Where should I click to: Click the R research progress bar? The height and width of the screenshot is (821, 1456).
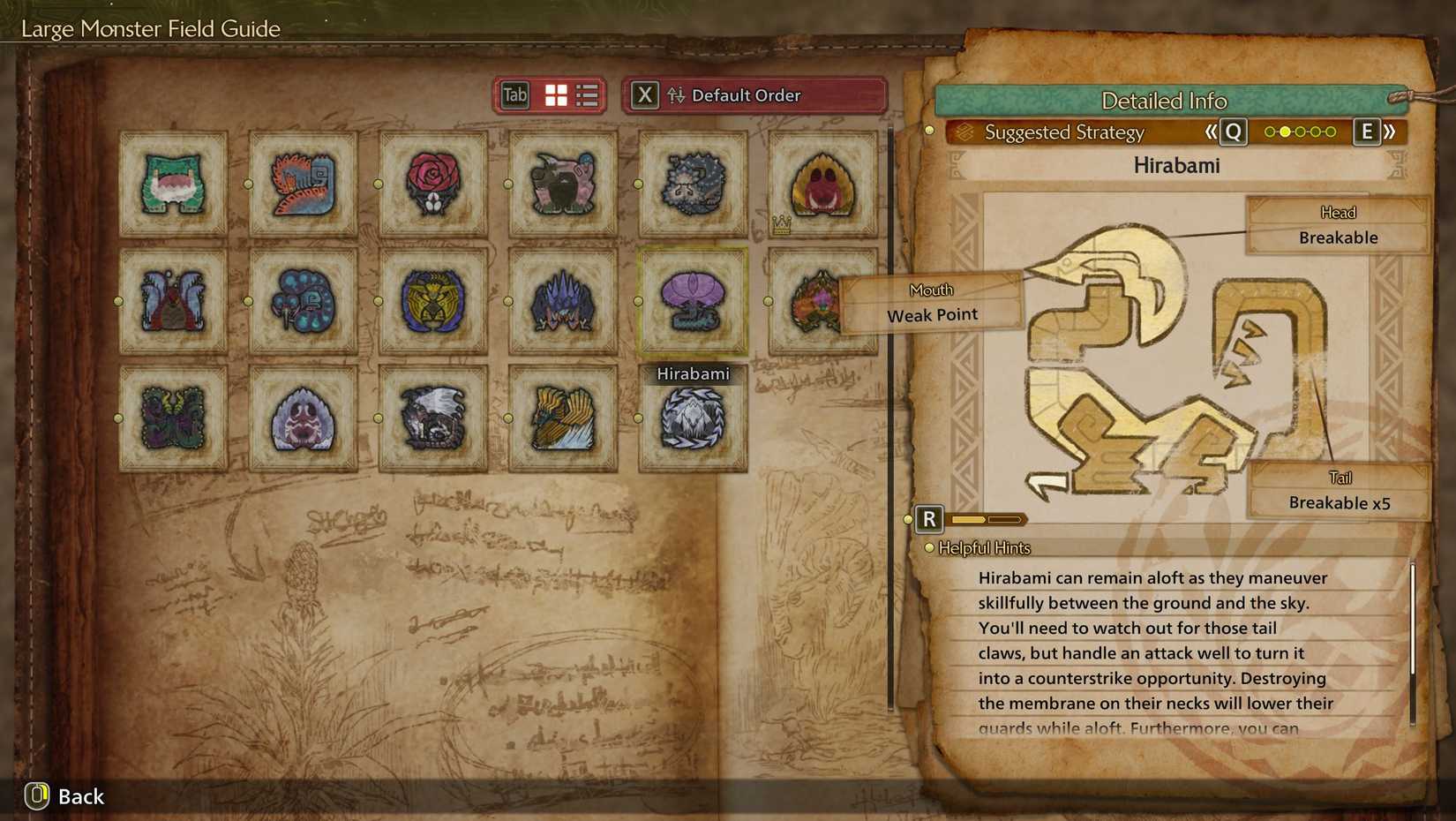click(986, 519)
